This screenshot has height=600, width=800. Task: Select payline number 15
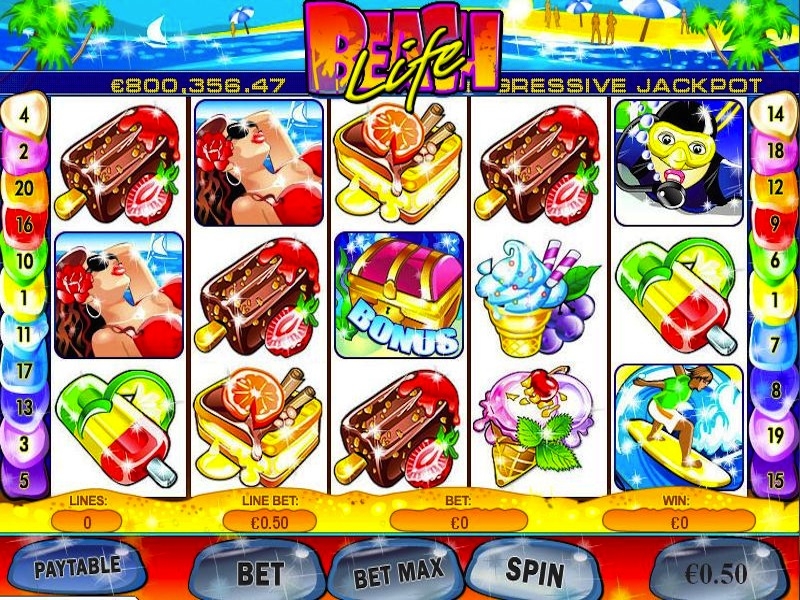(x=775, y=479)
